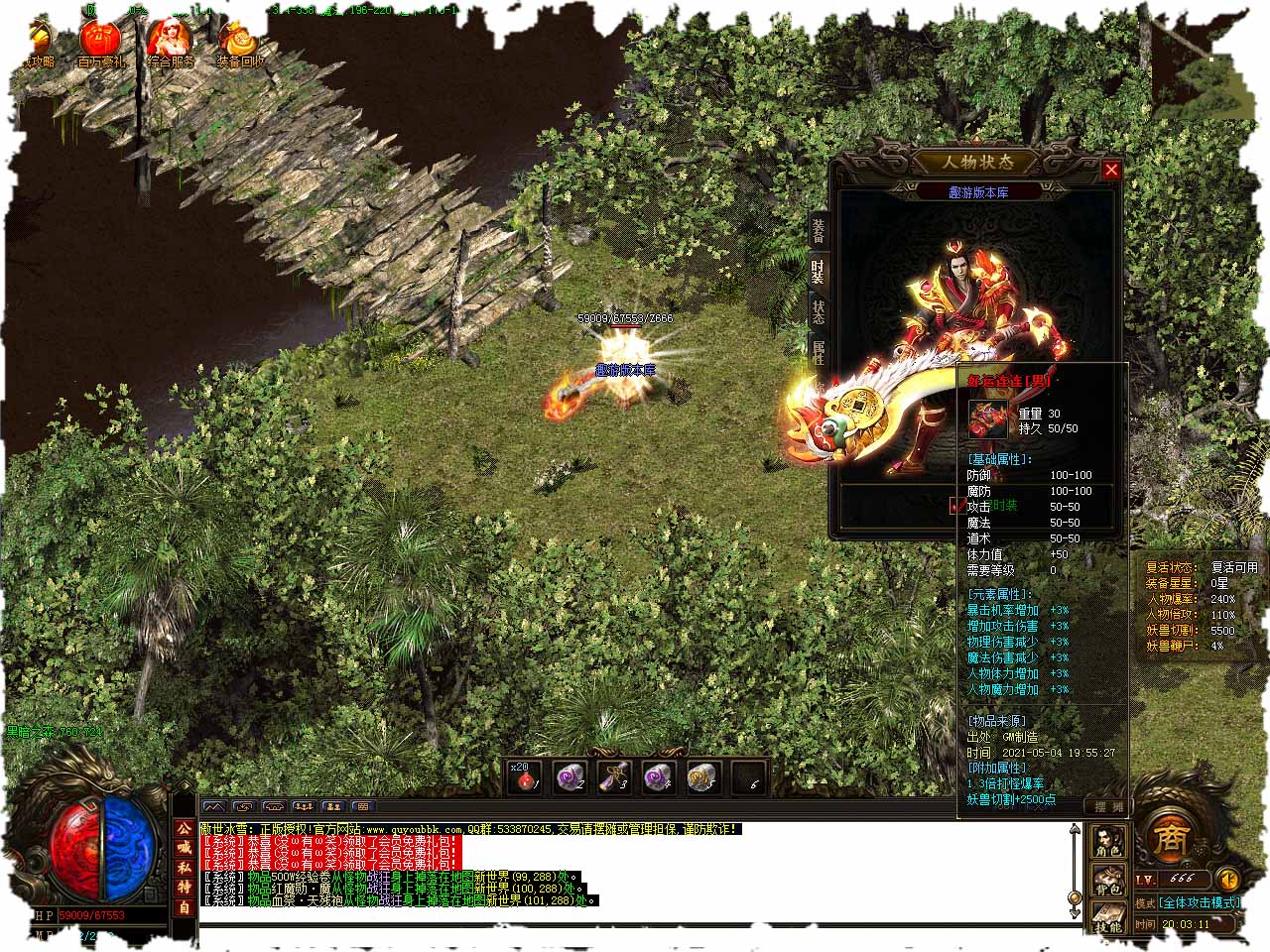The height and width of the screenshot is (952, 1270).
Task: Select the 喊 shout chat channel
Action: coord(184,848)
